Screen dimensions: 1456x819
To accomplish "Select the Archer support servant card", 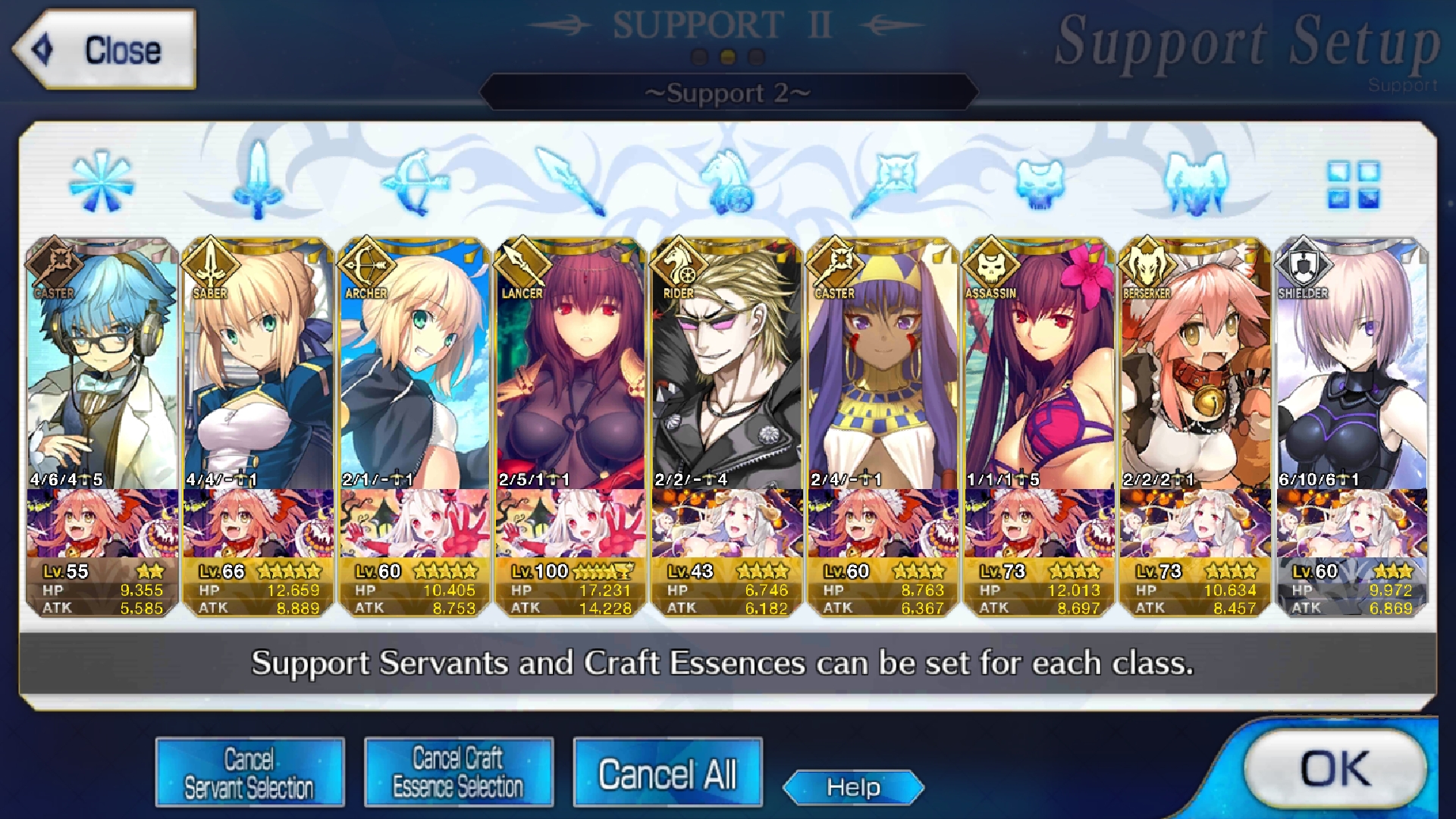I will 415,364.
